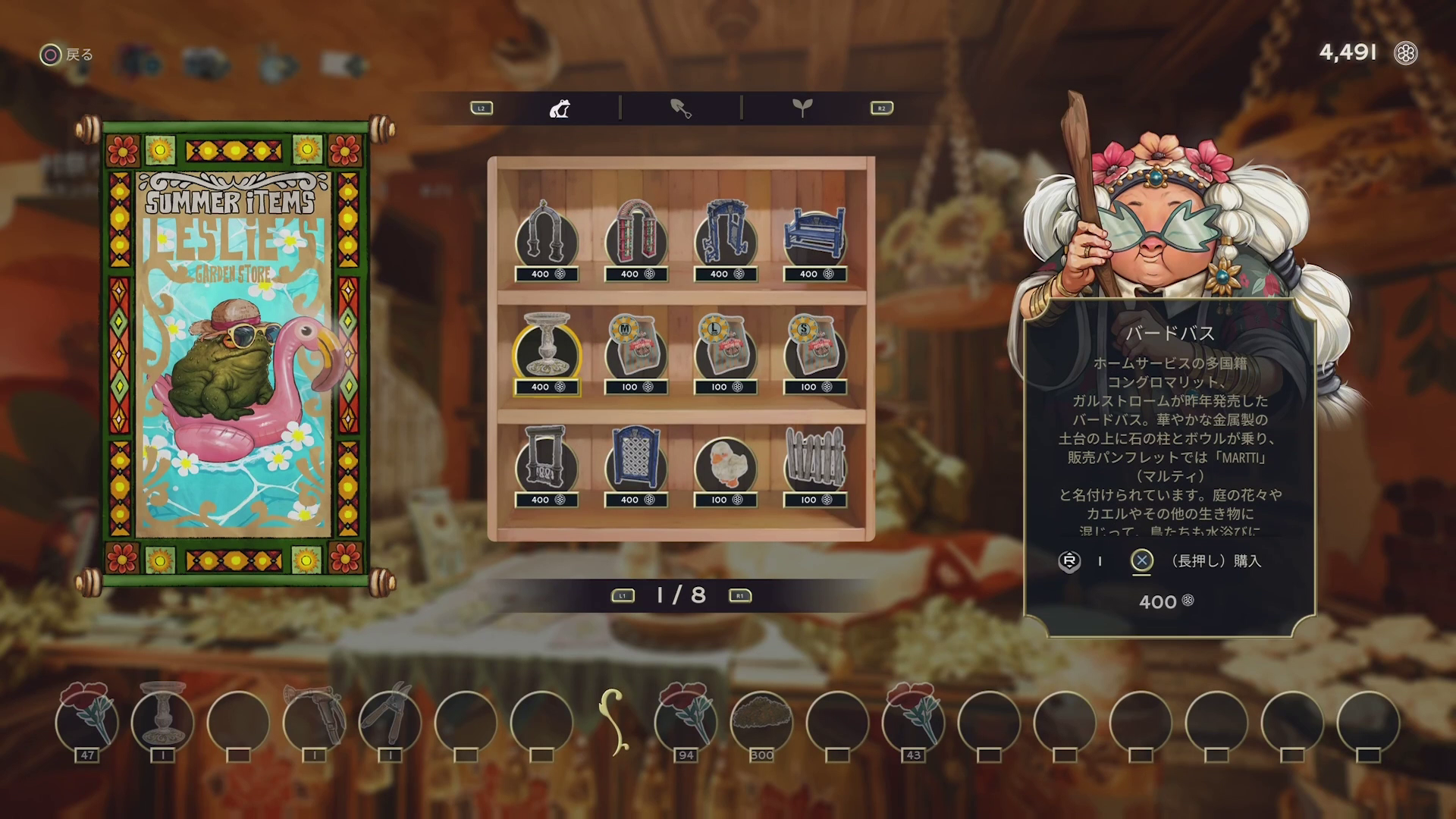Select the white duck ornament
The height and width of the screenshot is (819, 1456).
726,464
